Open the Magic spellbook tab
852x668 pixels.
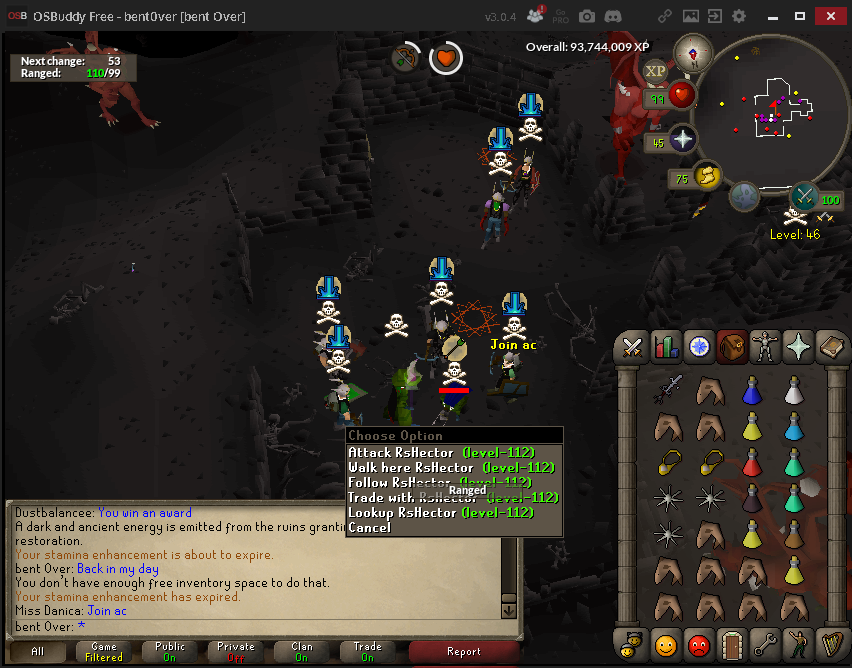coord(832,347)
